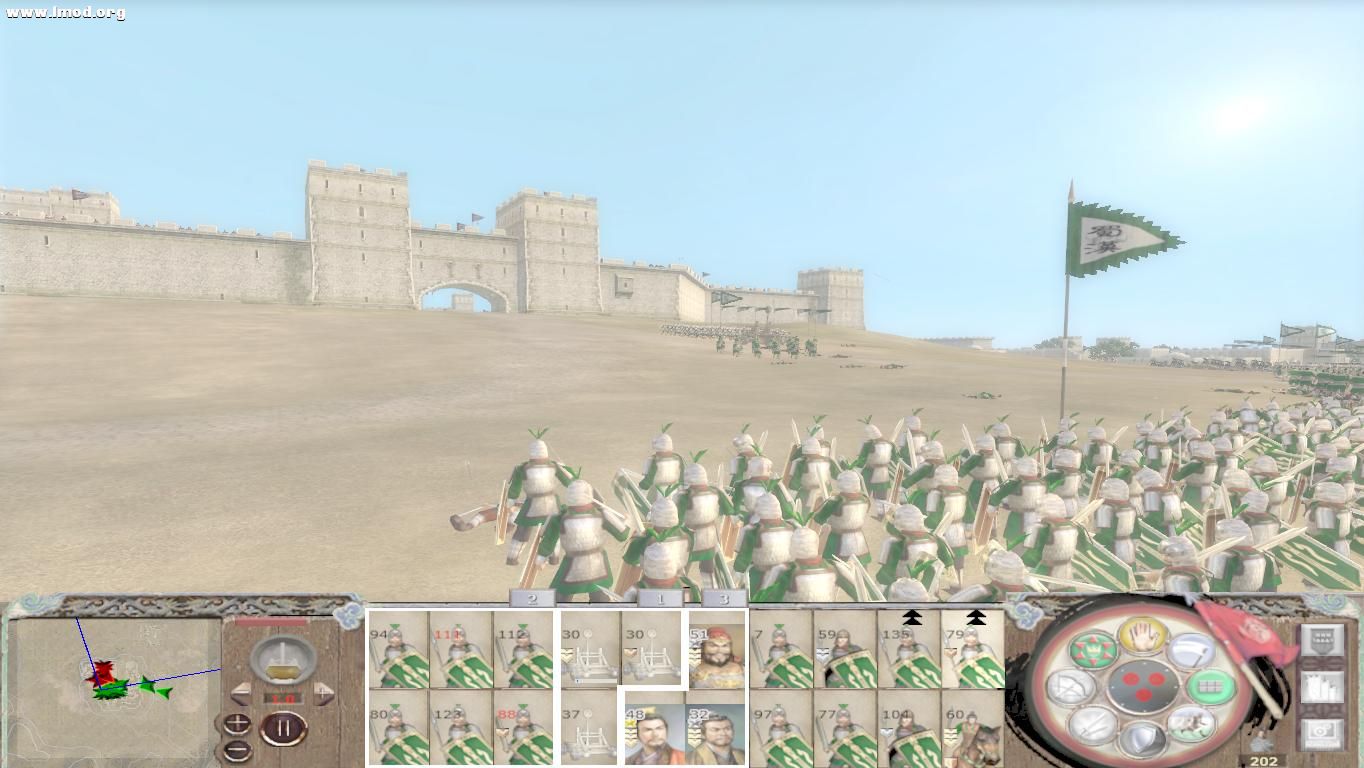Click the green crown rally formation icon

click(x=1091, y=650)
